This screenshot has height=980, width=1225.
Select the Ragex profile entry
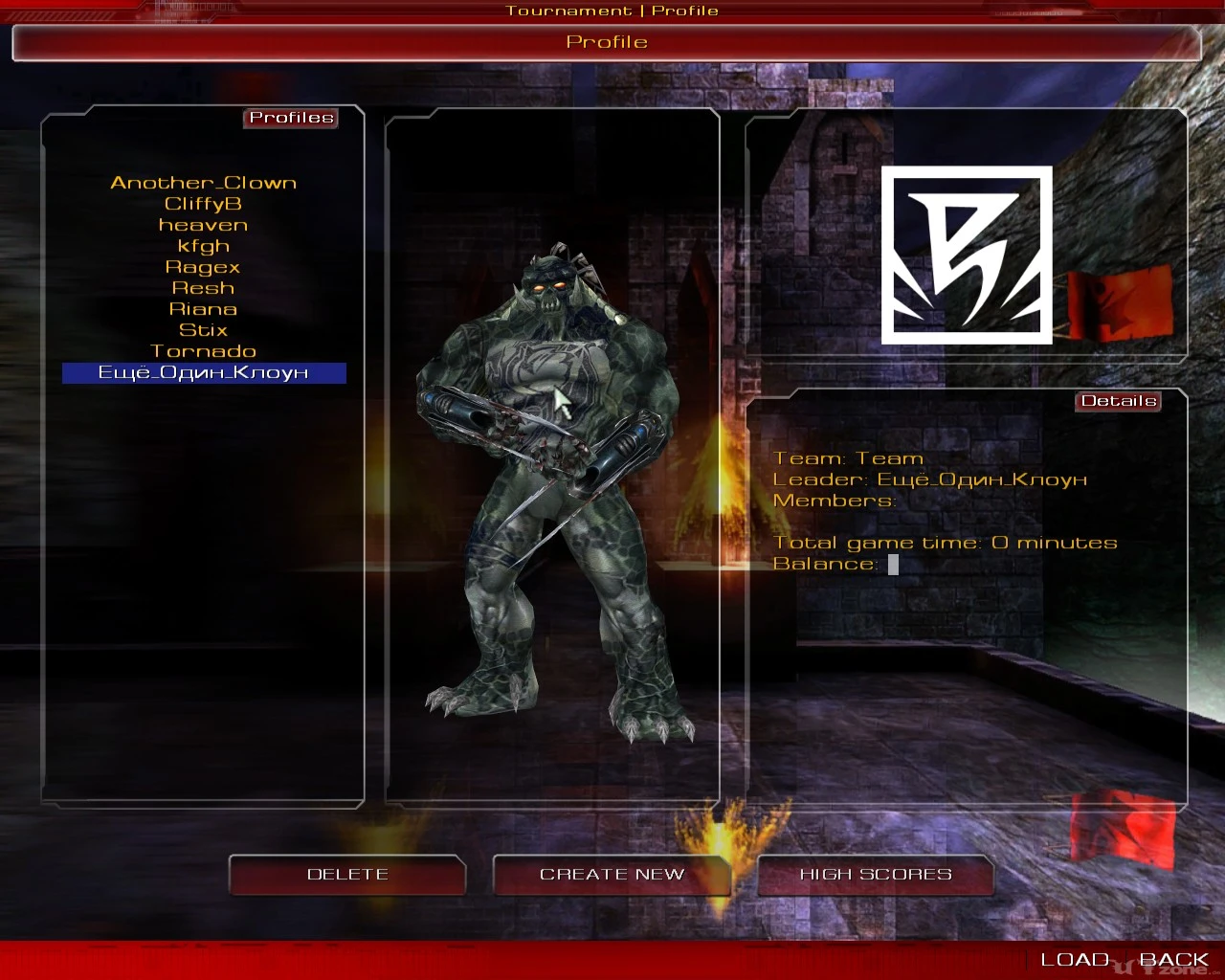pos(204,266)
